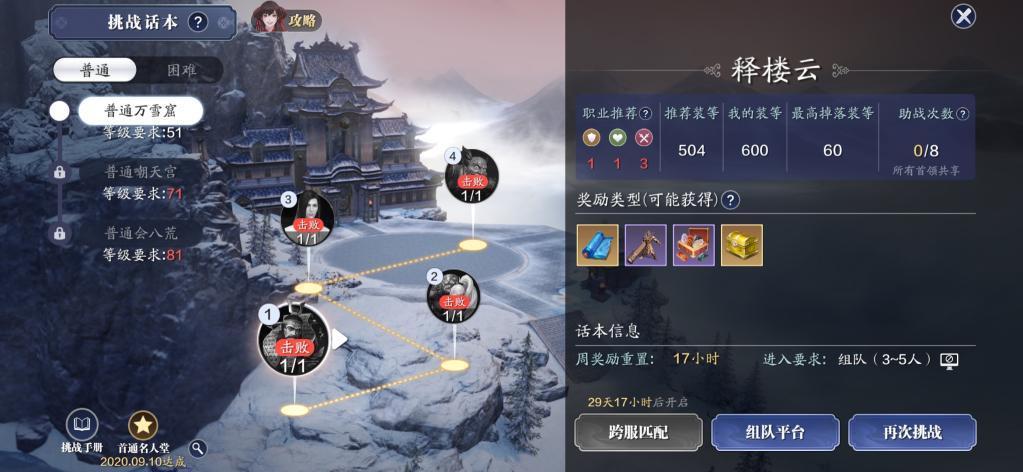The height and width of the screenshot is (472, 1023).
Task: Select the locked 普通朝天宫 dungeon entry
Action: click(140, 172)
